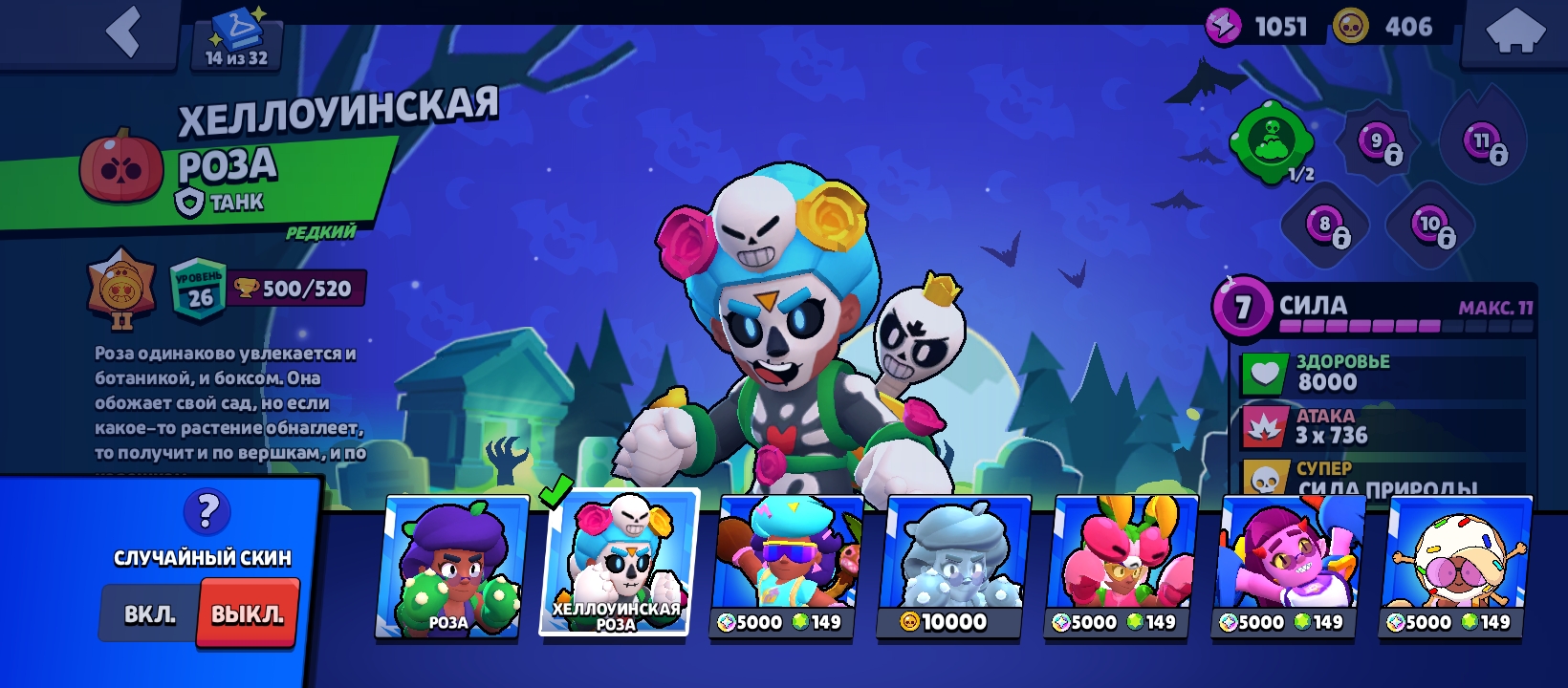This screenshot has height=688, width=1568.
Task: Set random skin to ВЫКЛ.
Action: (x=248, y=614)
